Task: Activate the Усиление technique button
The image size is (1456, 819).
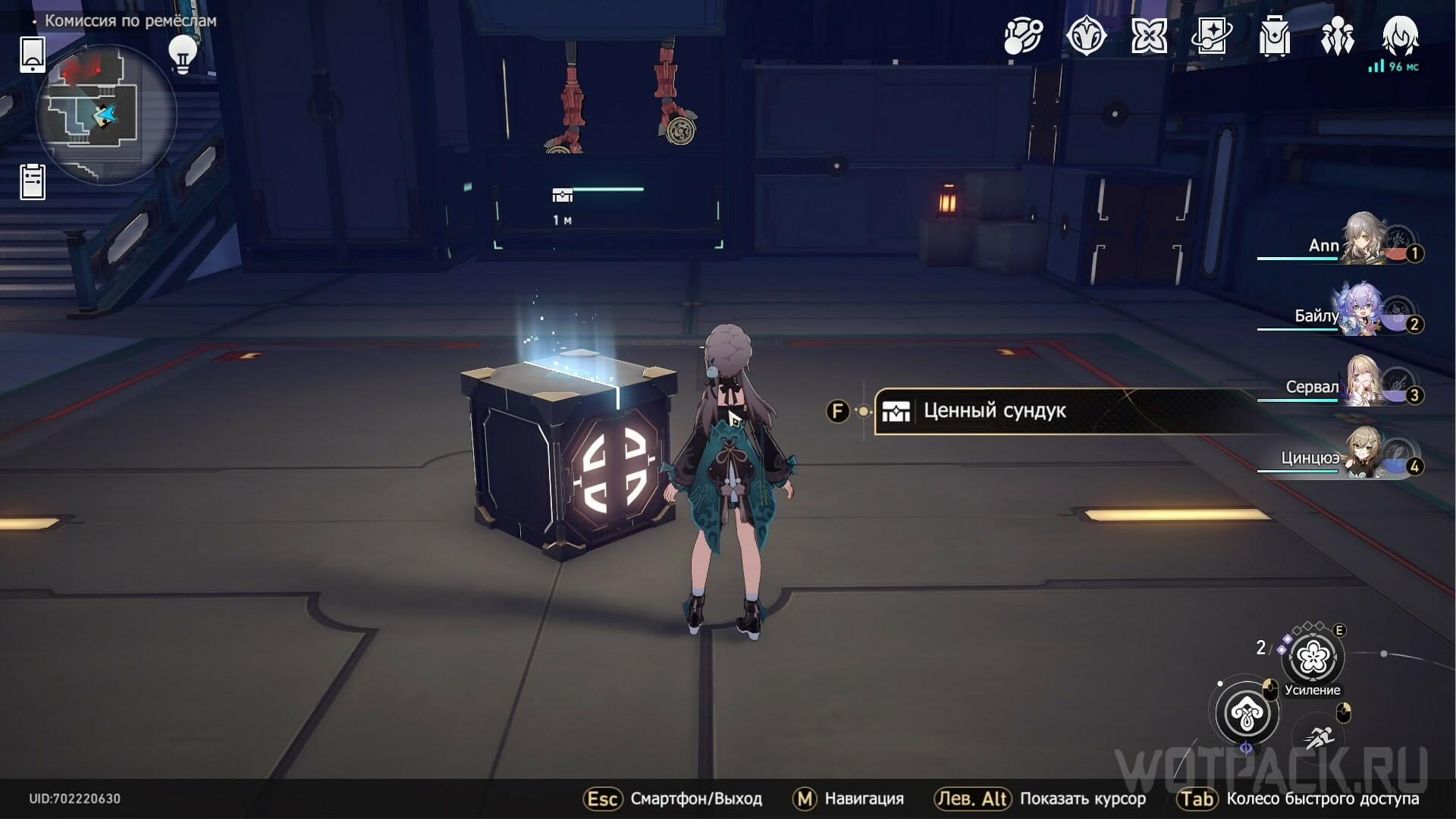Action: (x=1313, y=658)
